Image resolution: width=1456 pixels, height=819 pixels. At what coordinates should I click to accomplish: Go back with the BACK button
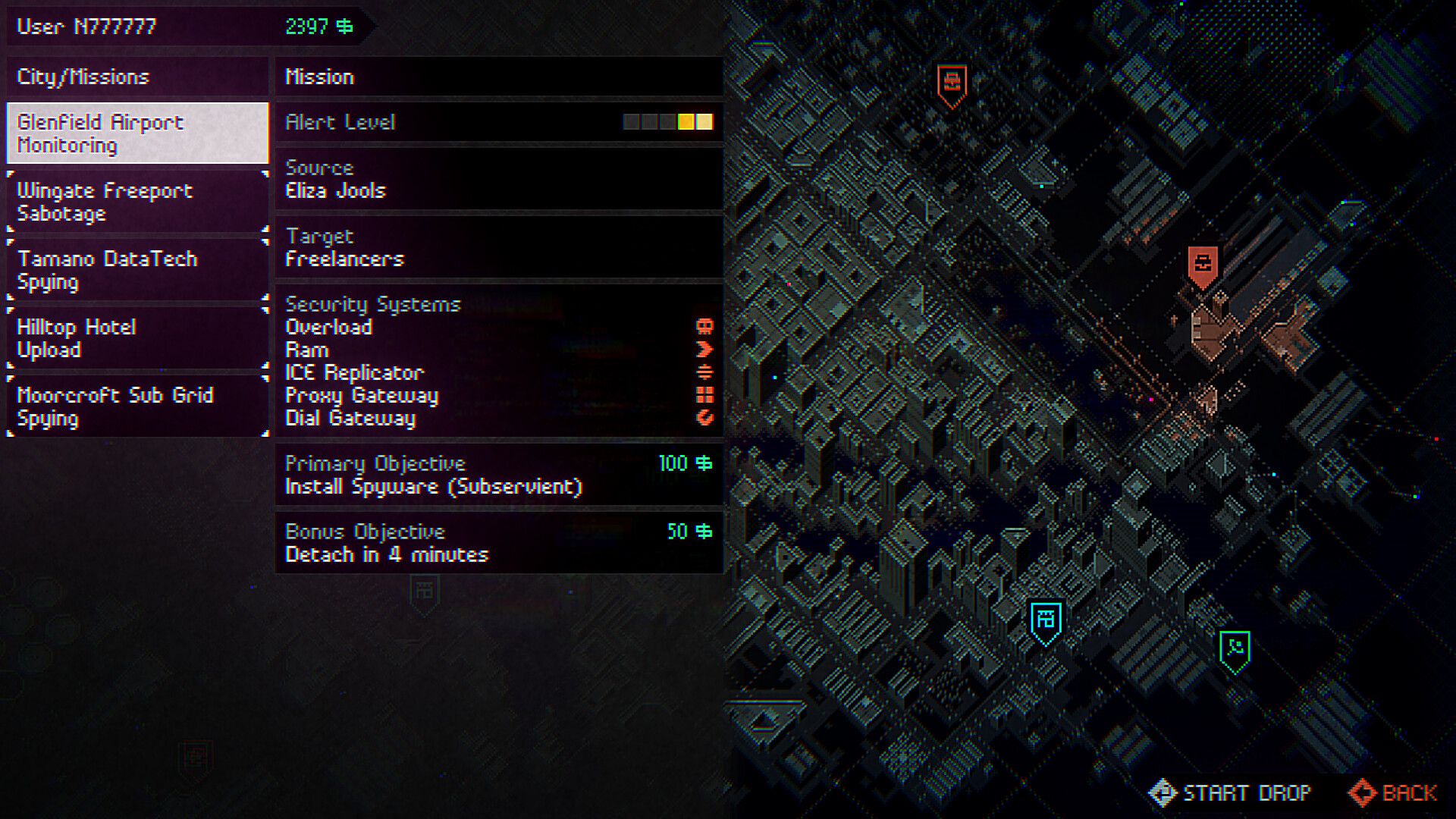click(1392, 792)
